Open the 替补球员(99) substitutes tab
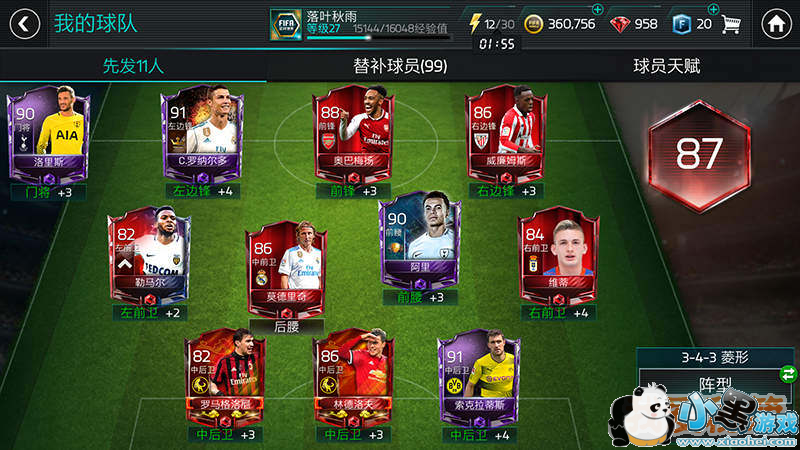Viewport: 800px width, 450px height. tap(400, 67)
